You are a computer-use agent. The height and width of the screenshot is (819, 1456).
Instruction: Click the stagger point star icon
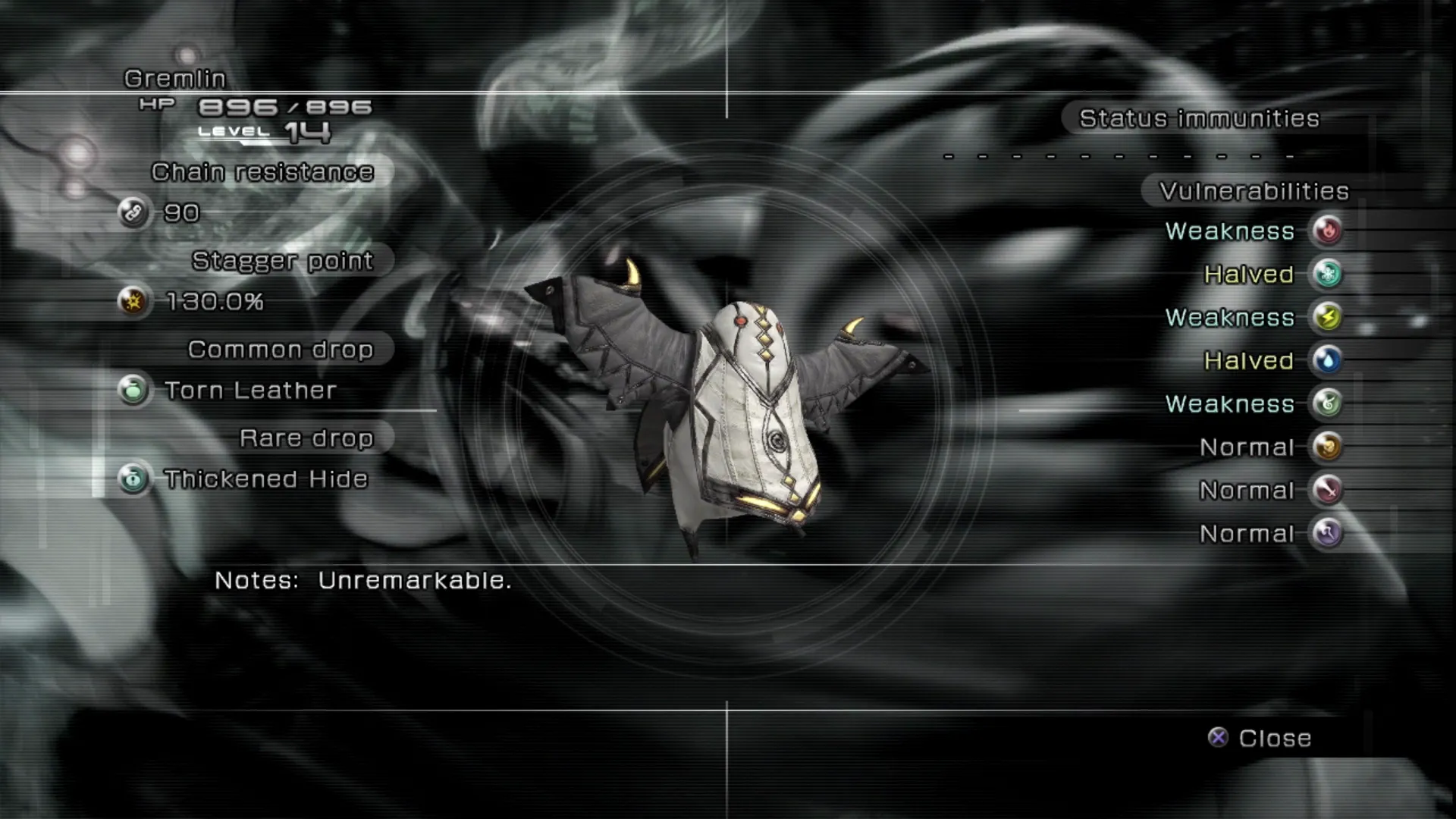coord(133,302)
